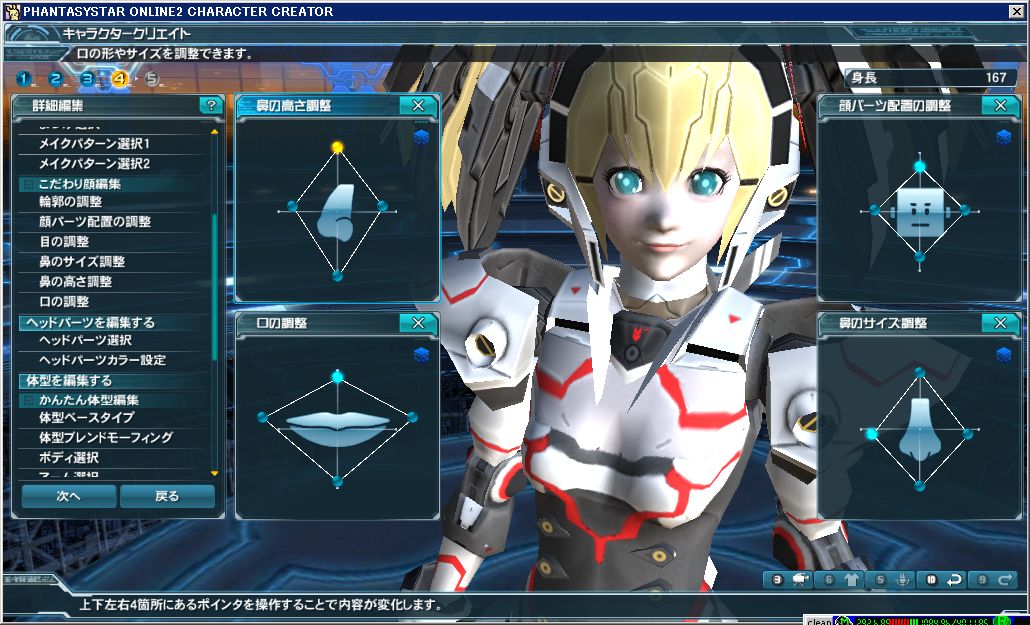Close the 口の調整 panel
This screenshot has height=625, width=1030.
click(x=418, y=323)
